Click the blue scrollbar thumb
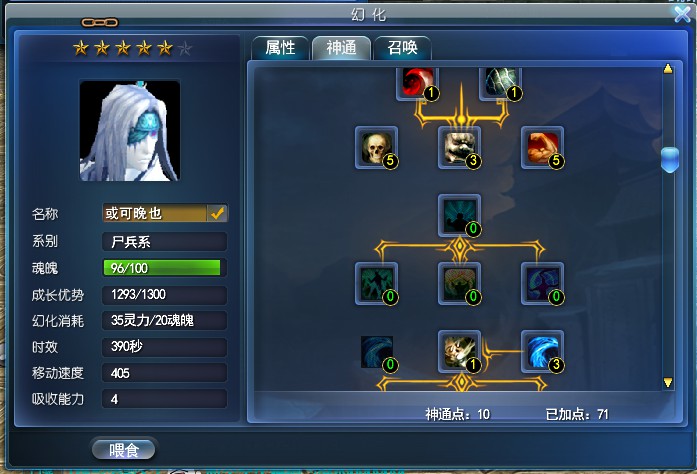The image size is (697, 474). pyautogui.click(x=669, y=160)
